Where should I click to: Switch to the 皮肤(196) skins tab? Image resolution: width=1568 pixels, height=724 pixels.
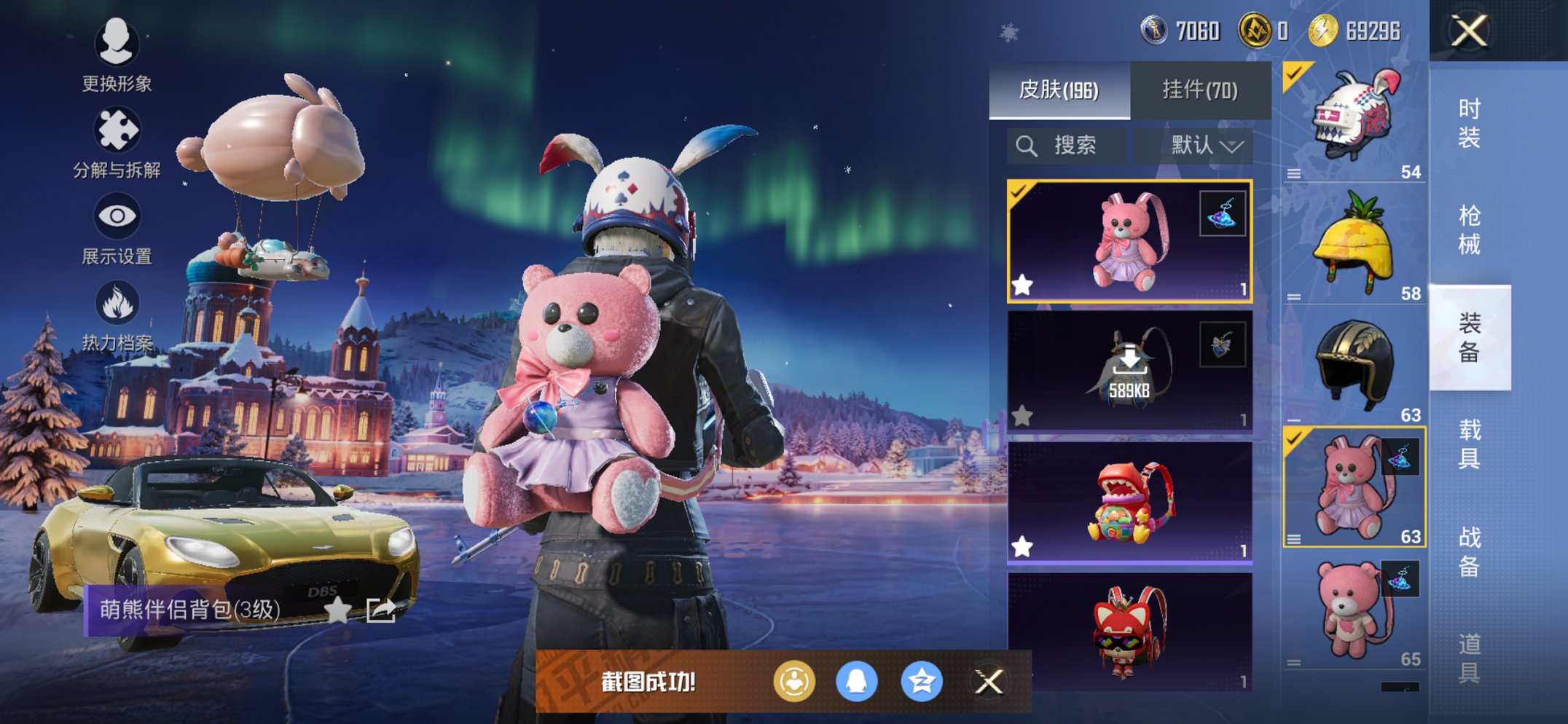click(1059, 90)
